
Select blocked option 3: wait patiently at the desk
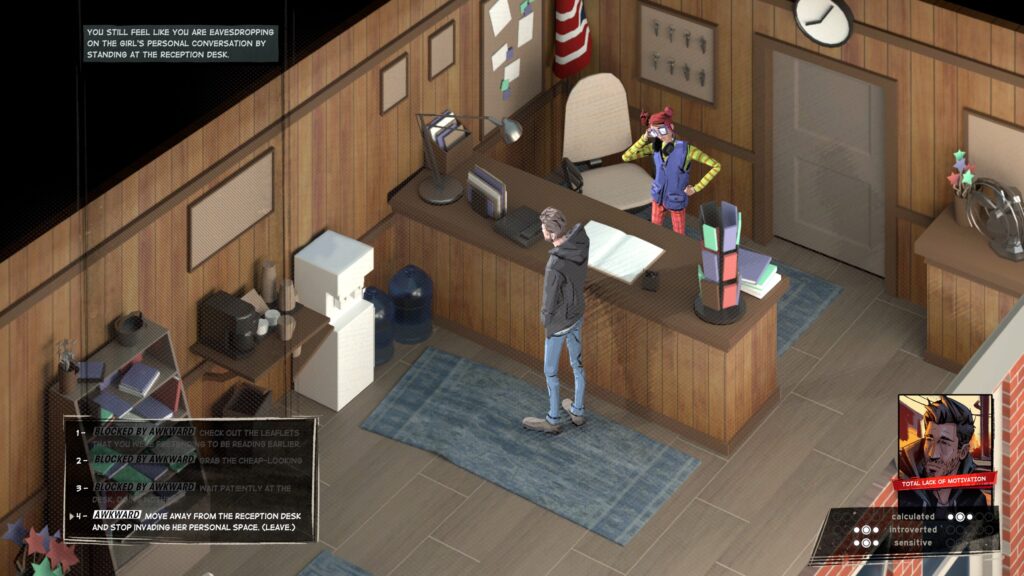pos(190,490)
